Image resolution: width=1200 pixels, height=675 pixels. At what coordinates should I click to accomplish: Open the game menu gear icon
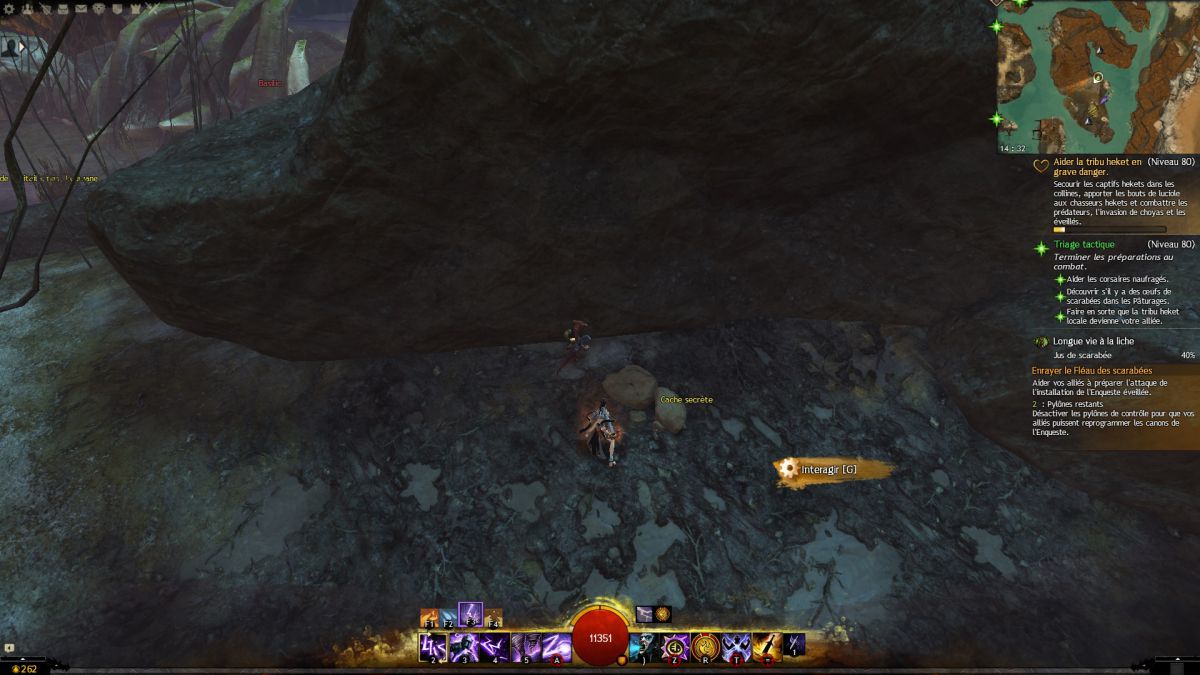point(11,8)
